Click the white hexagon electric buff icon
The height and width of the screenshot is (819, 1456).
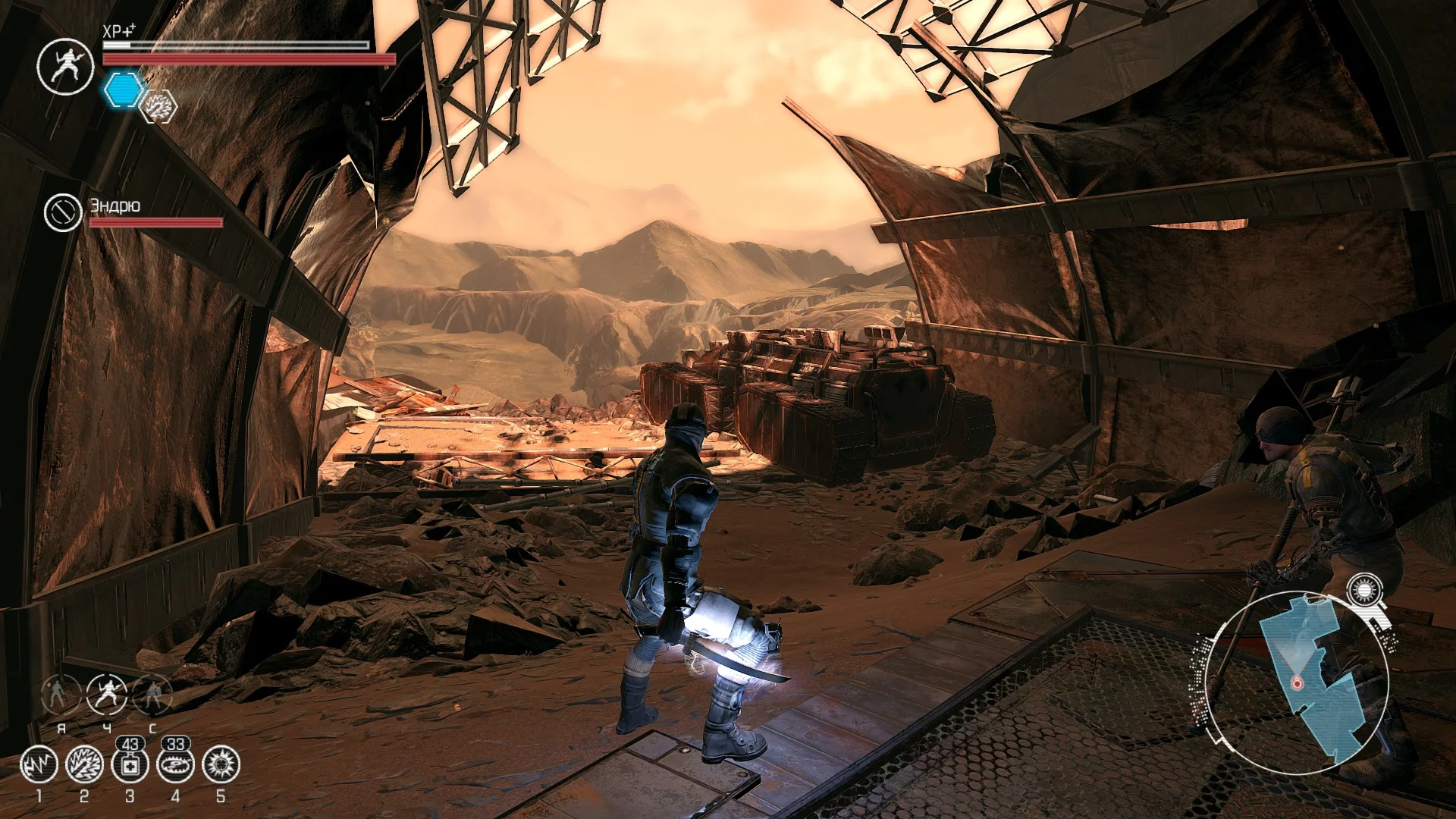click(x=159, y=107)
